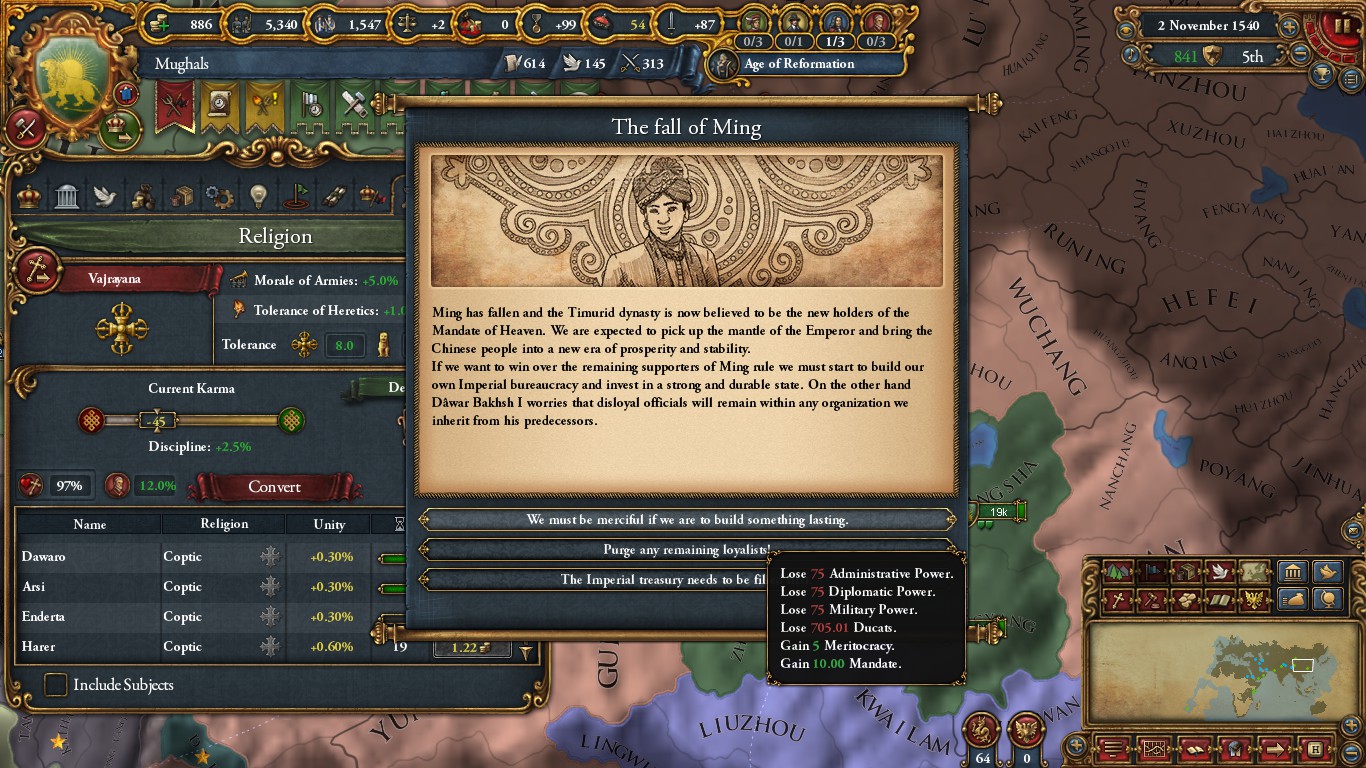Screen dimensions: 1366x768
Task: Select "Purge any remaining loyalists!" option
Action: click(x=687, y=550)
